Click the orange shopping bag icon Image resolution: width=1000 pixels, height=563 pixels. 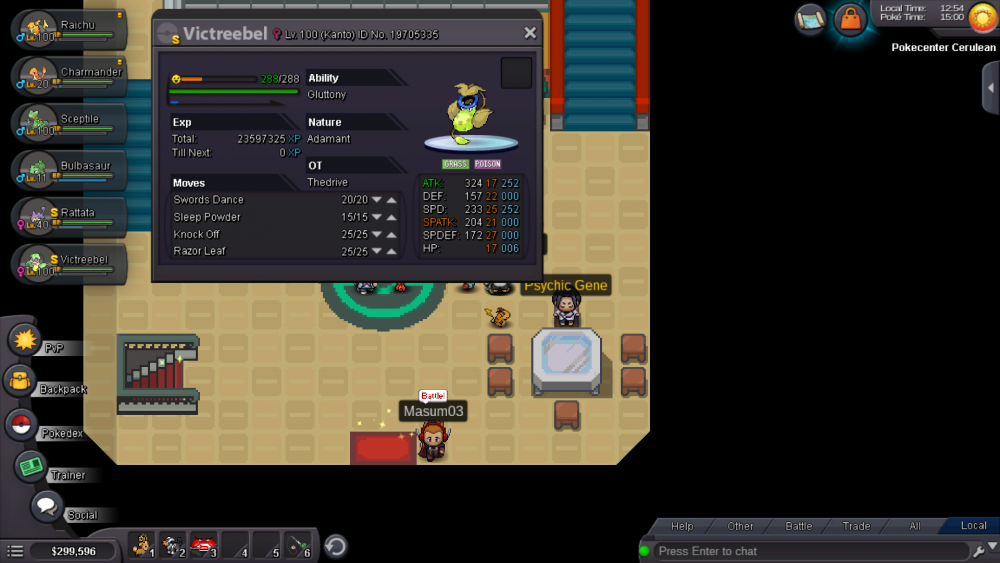tap(850, 19)
